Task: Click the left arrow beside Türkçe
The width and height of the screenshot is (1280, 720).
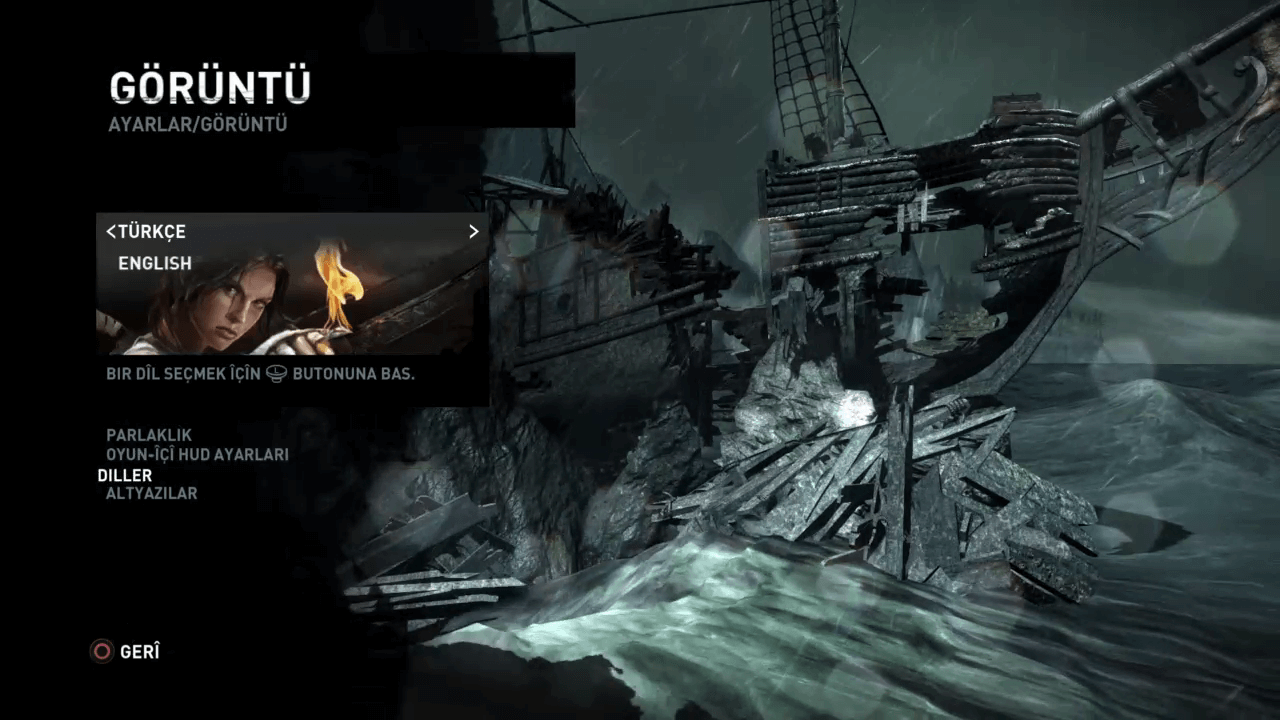Action: [110, 232]
